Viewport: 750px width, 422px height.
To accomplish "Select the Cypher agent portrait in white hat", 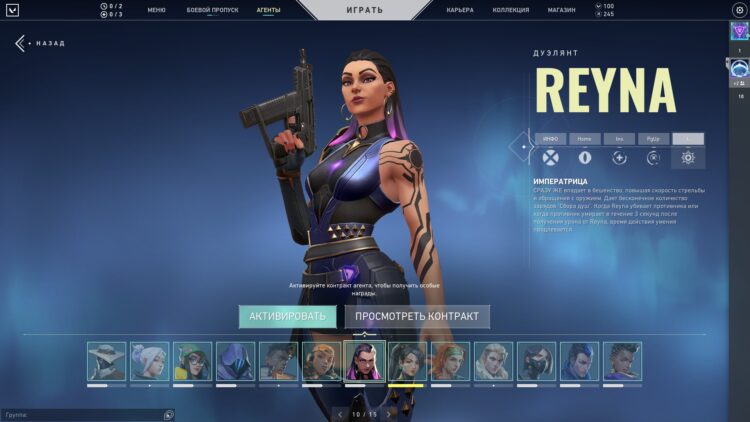I will click(106, 361).
